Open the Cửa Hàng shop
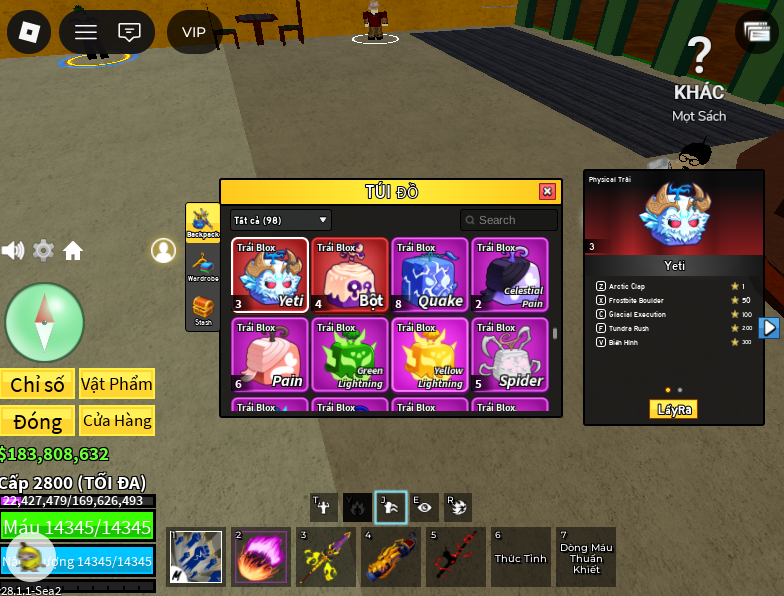784x596 pixels. tap(117, 420)
